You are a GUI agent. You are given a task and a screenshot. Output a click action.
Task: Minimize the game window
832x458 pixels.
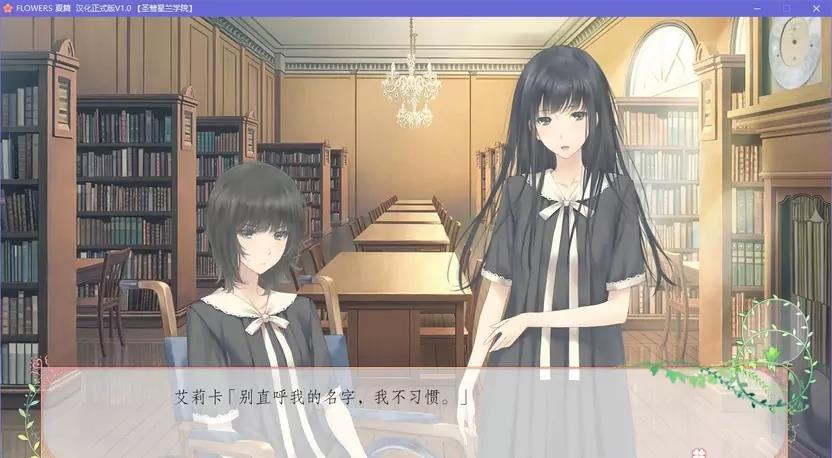(757, 8)
